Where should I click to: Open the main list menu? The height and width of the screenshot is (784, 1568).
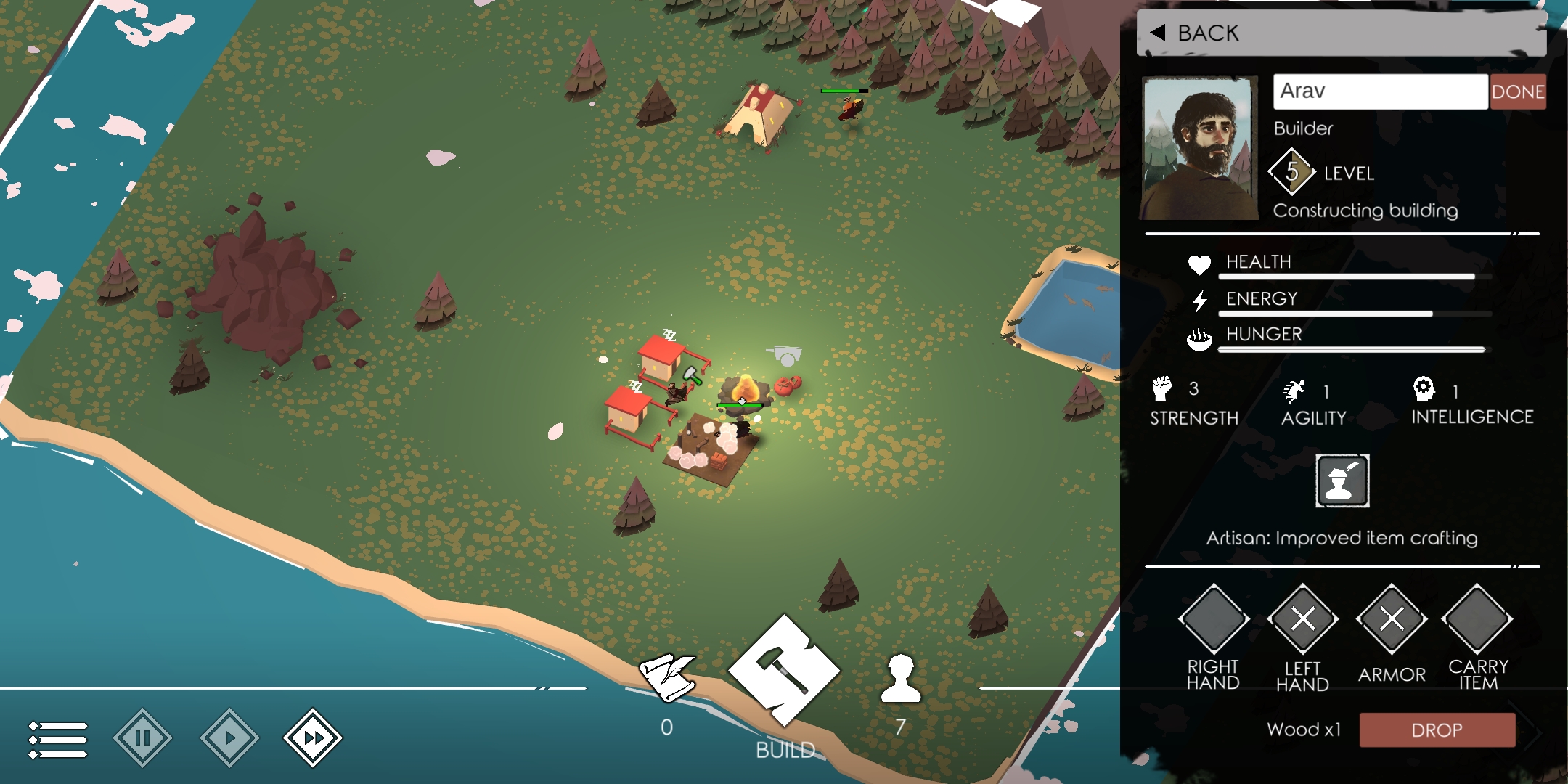coord(58,739)
